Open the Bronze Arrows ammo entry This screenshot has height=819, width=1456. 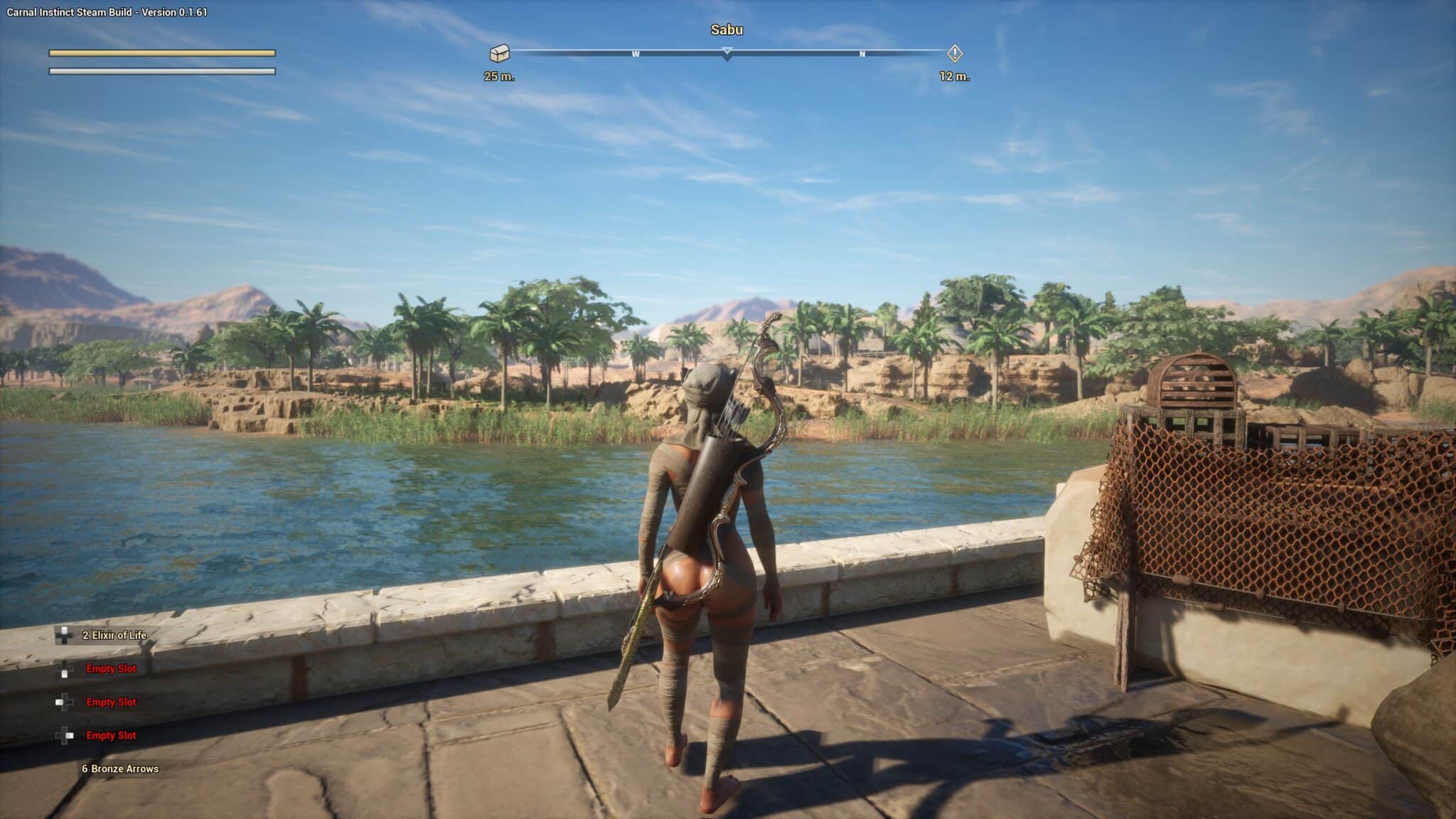tap(121, 769)
